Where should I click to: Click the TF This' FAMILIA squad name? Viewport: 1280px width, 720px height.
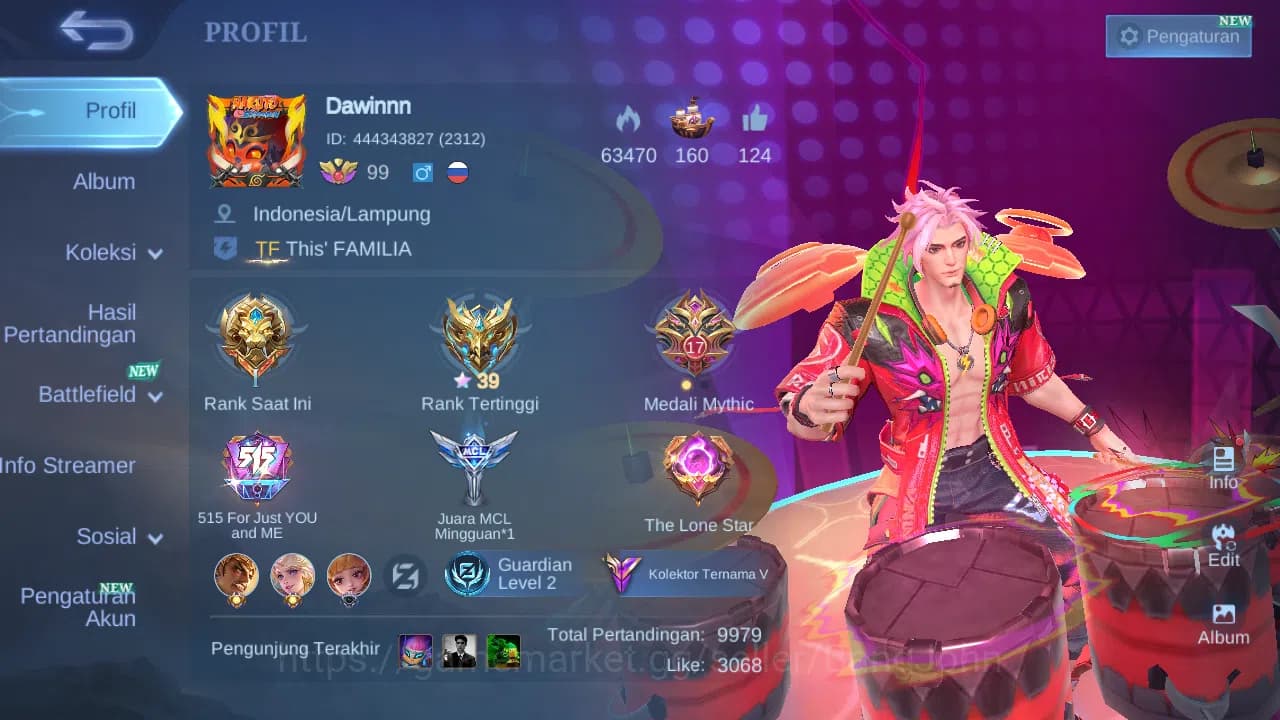(332, 249)
